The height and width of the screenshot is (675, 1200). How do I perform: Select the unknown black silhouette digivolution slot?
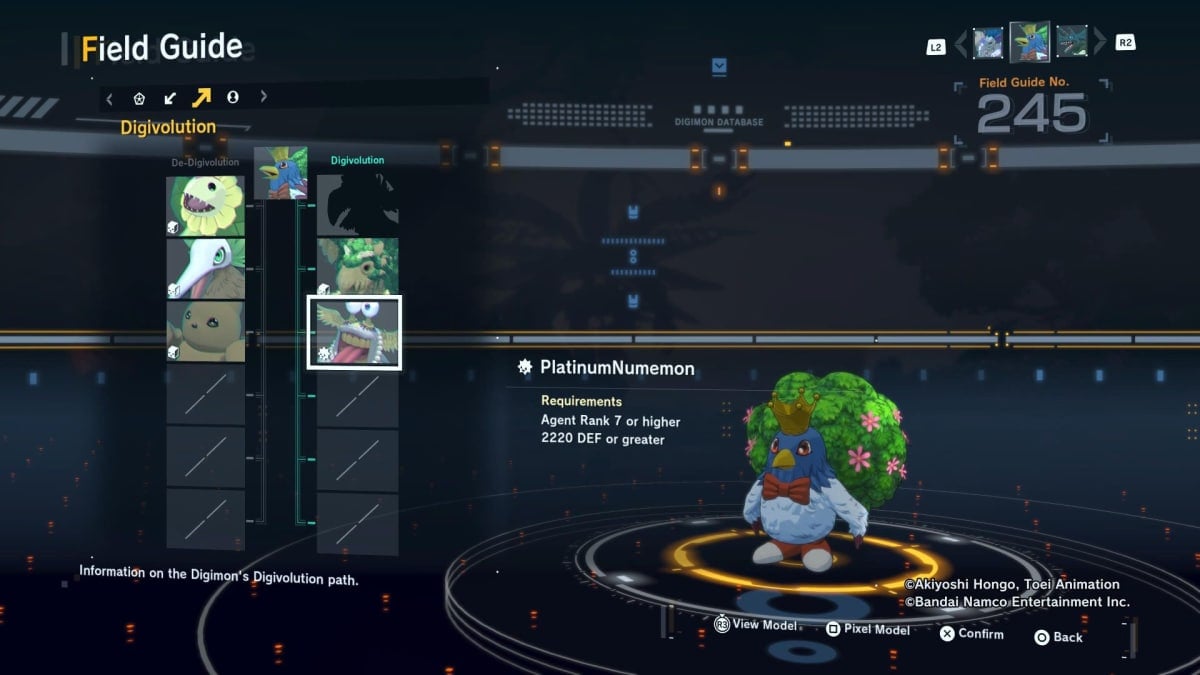coord(358,204)
